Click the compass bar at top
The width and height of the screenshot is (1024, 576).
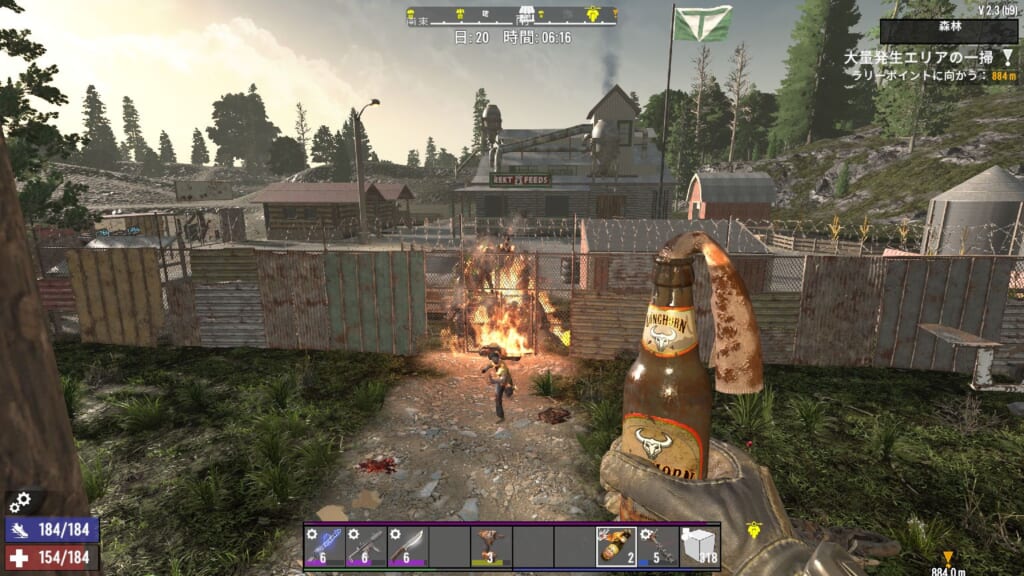tap(511, 15)
